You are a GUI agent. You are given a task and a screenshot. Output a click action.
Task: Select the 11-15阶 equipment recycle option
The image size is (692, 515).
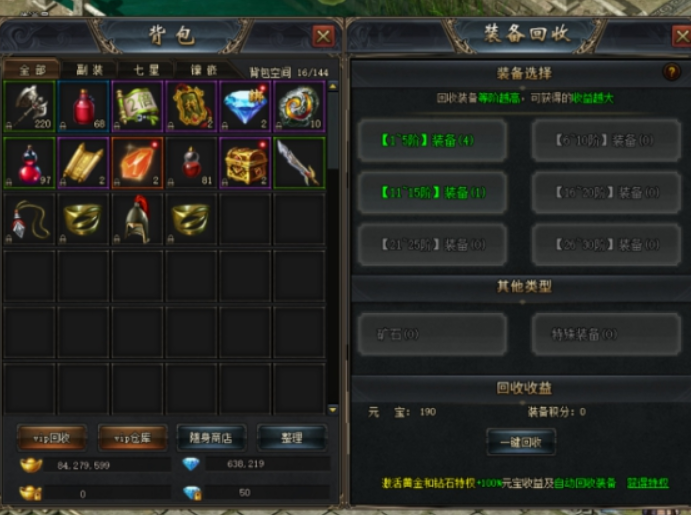click(432, 192)
